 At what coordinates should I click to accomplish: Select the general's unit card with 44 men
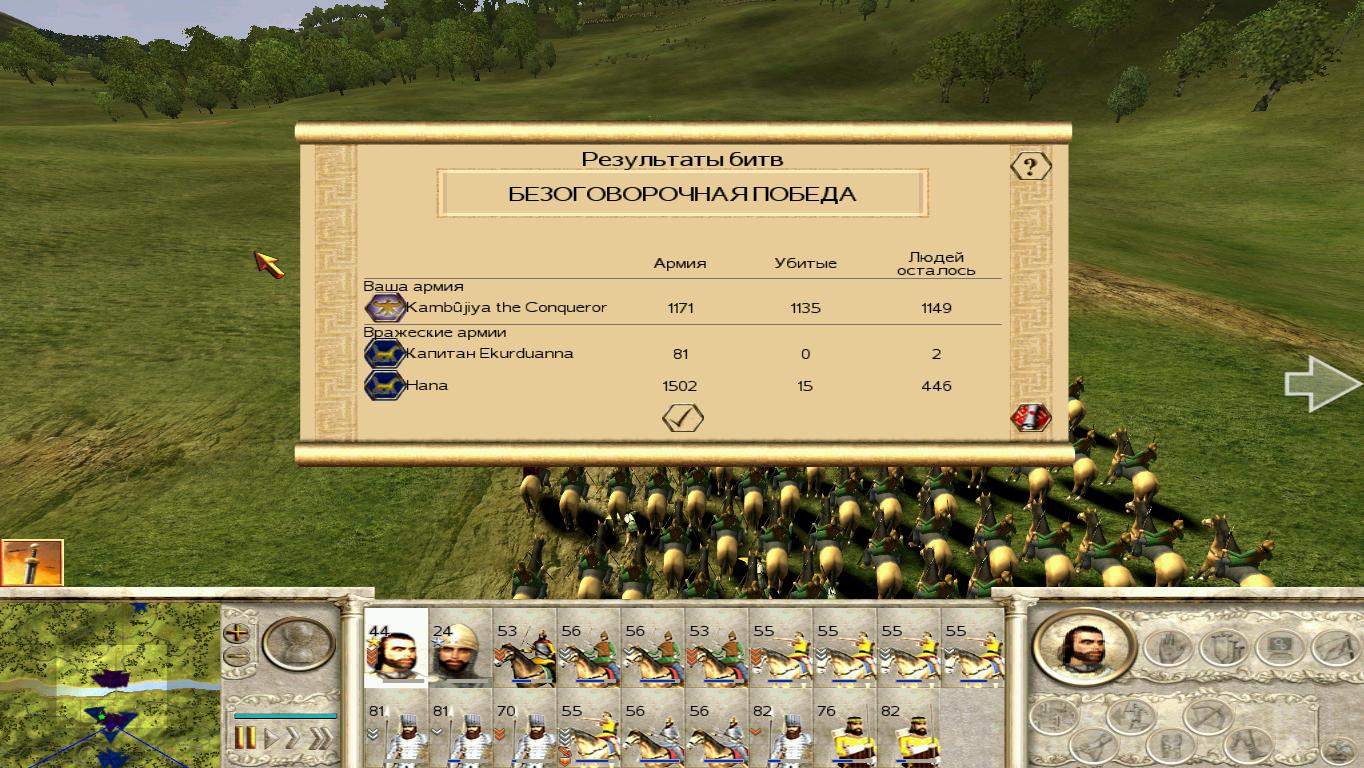tap(395, 649)
